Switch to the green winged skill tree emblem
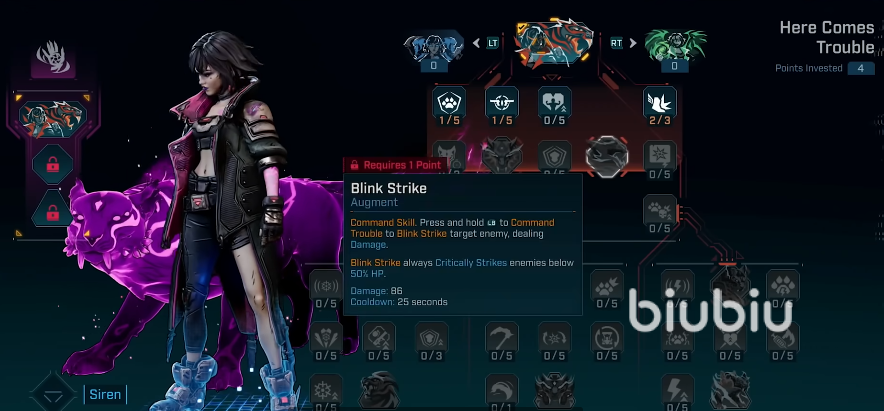This screenshot has height=411, width=884. pos(675,45)
